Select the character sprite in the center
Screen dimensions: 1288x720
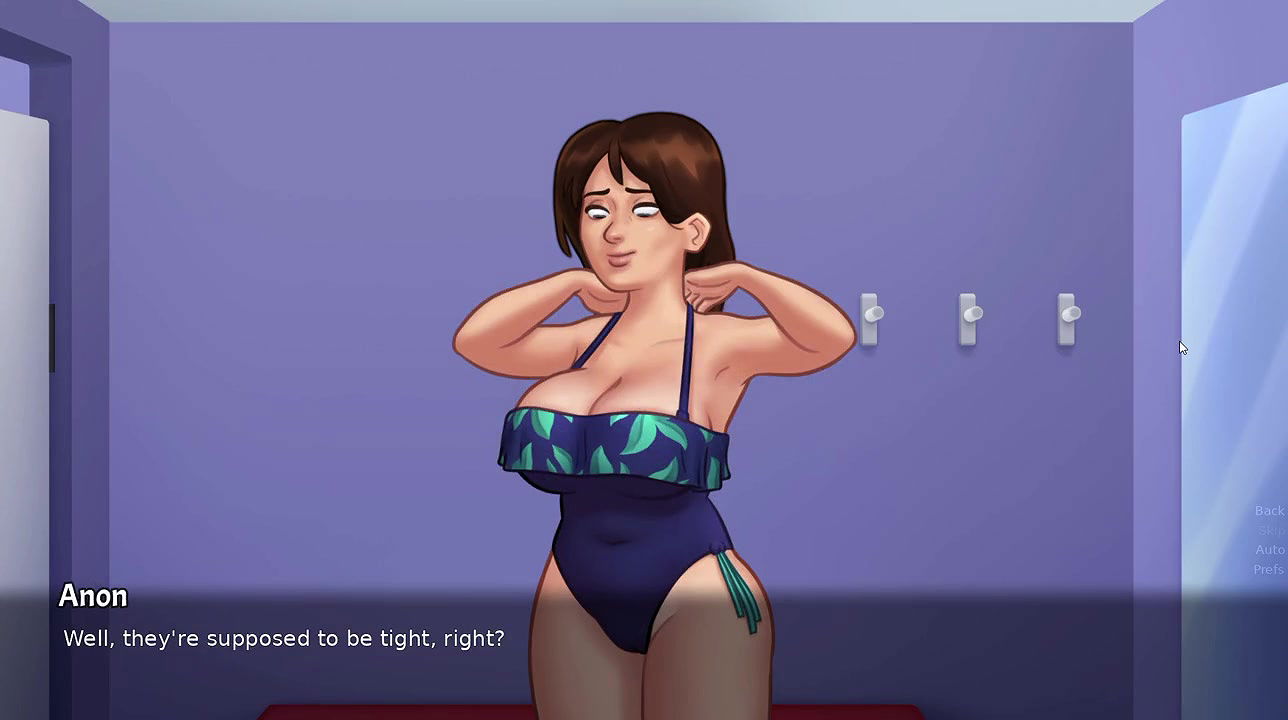pos(630,450)
